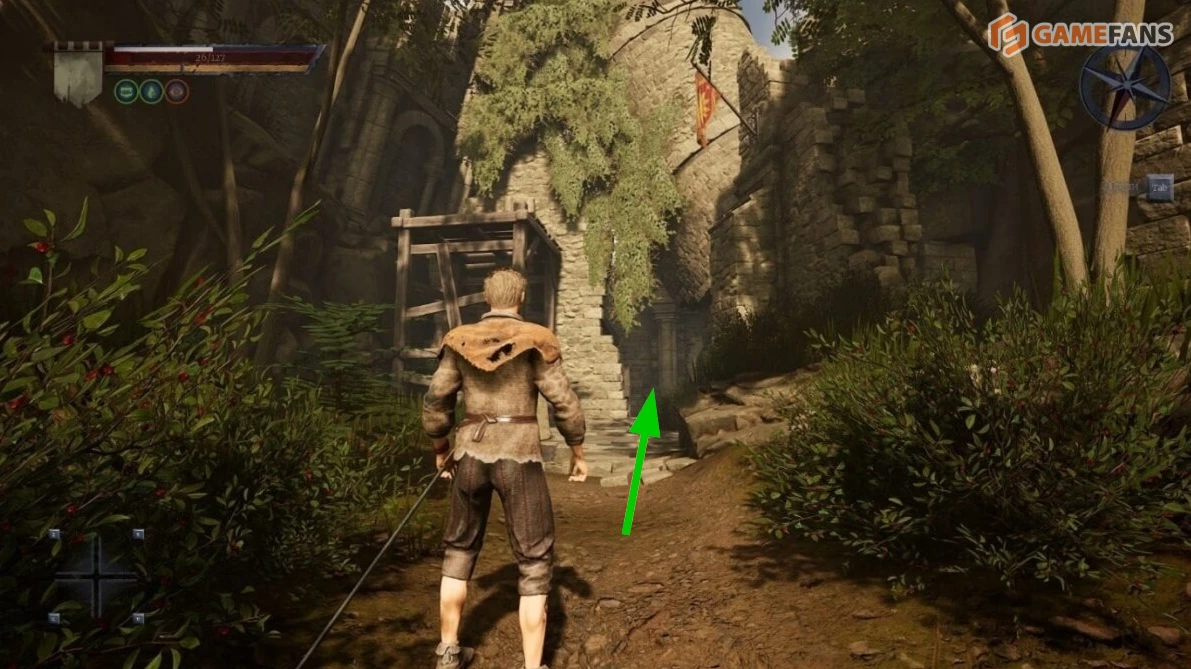Click the orange-ringed eye status icon
The image size is (1191, 669).
click(176, 92)
